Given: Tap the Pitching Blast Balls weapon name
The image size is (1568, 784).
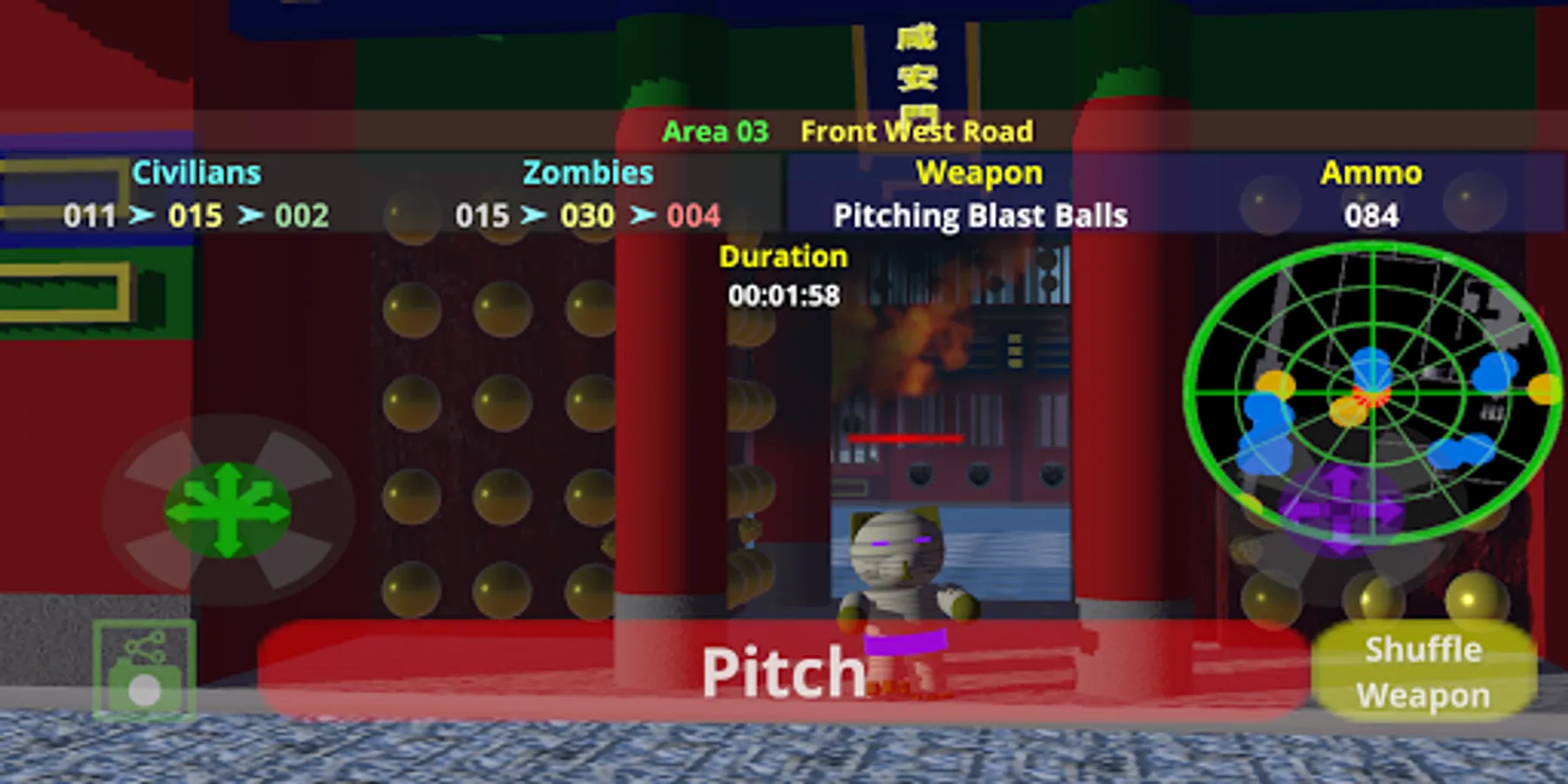Looking at the screenshot, I should tap(981, 216).
